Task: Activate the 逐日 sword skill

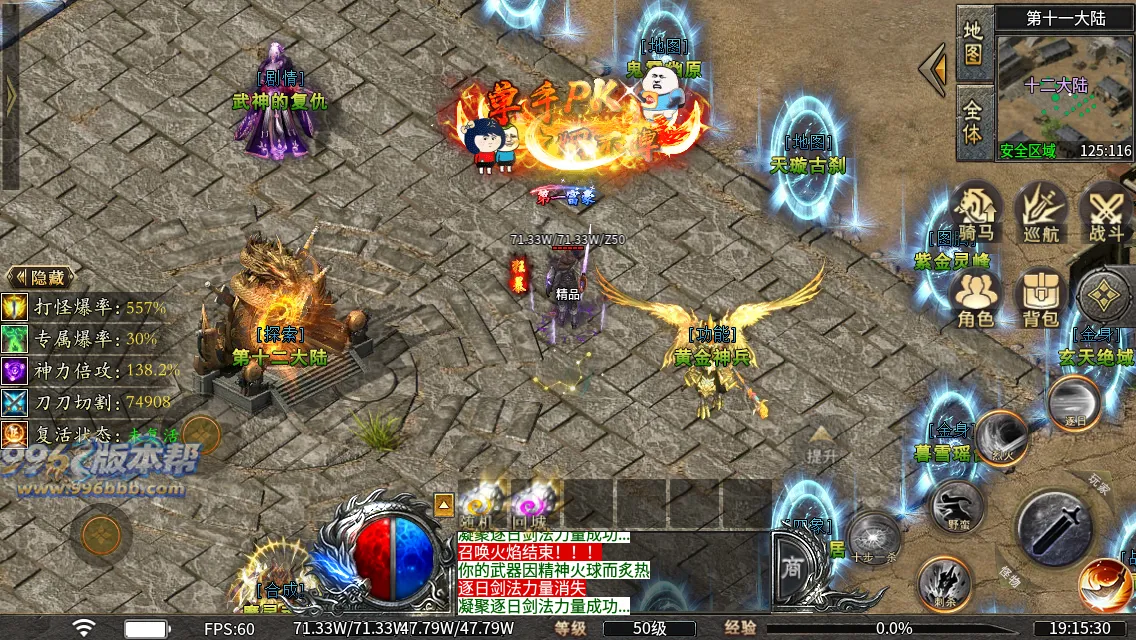Action: tap(1074, 402)
